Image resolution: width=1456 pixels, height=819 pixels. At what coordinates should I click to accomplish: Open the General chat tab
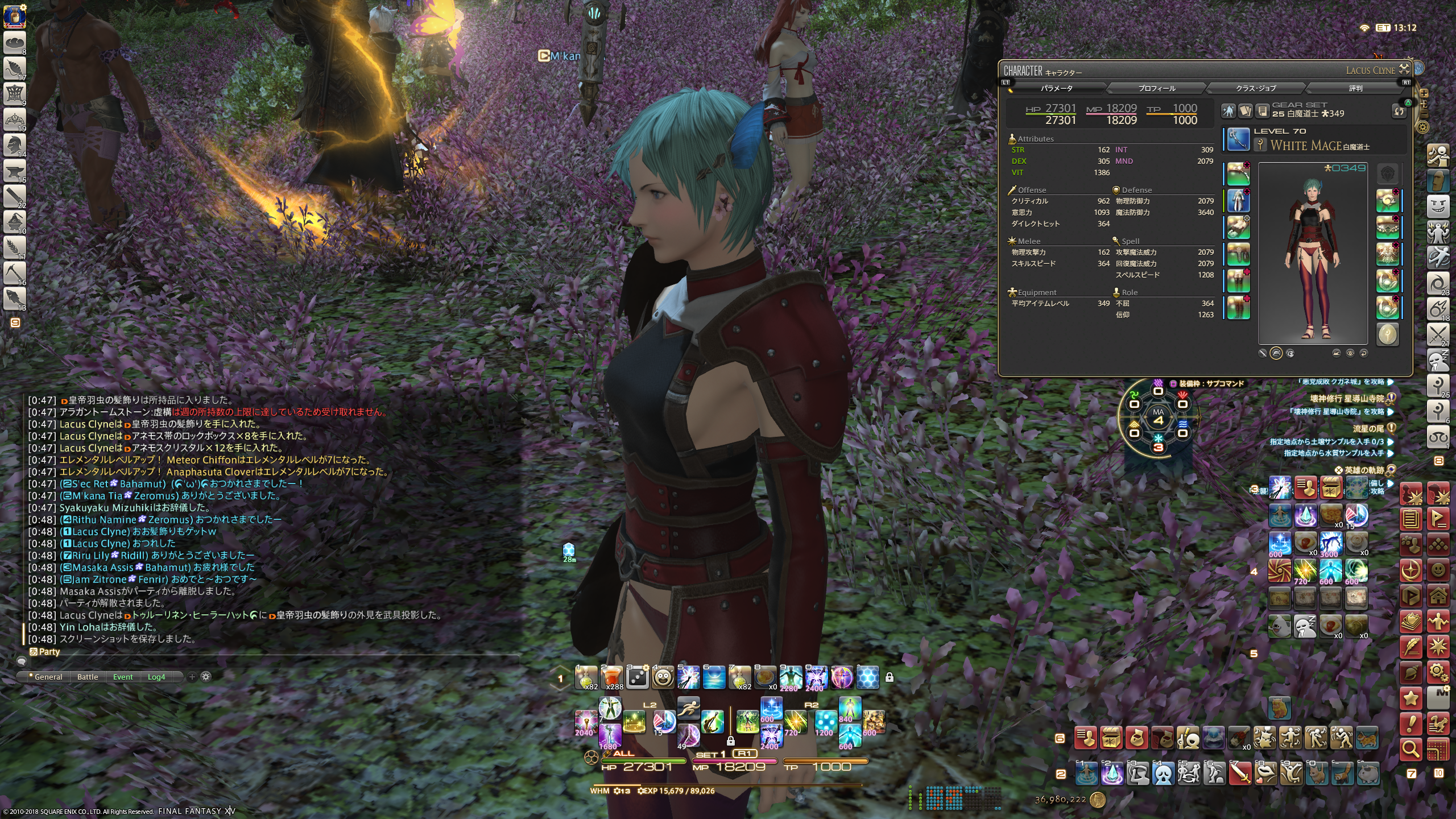pyautogui.click(x=48, y=677)
